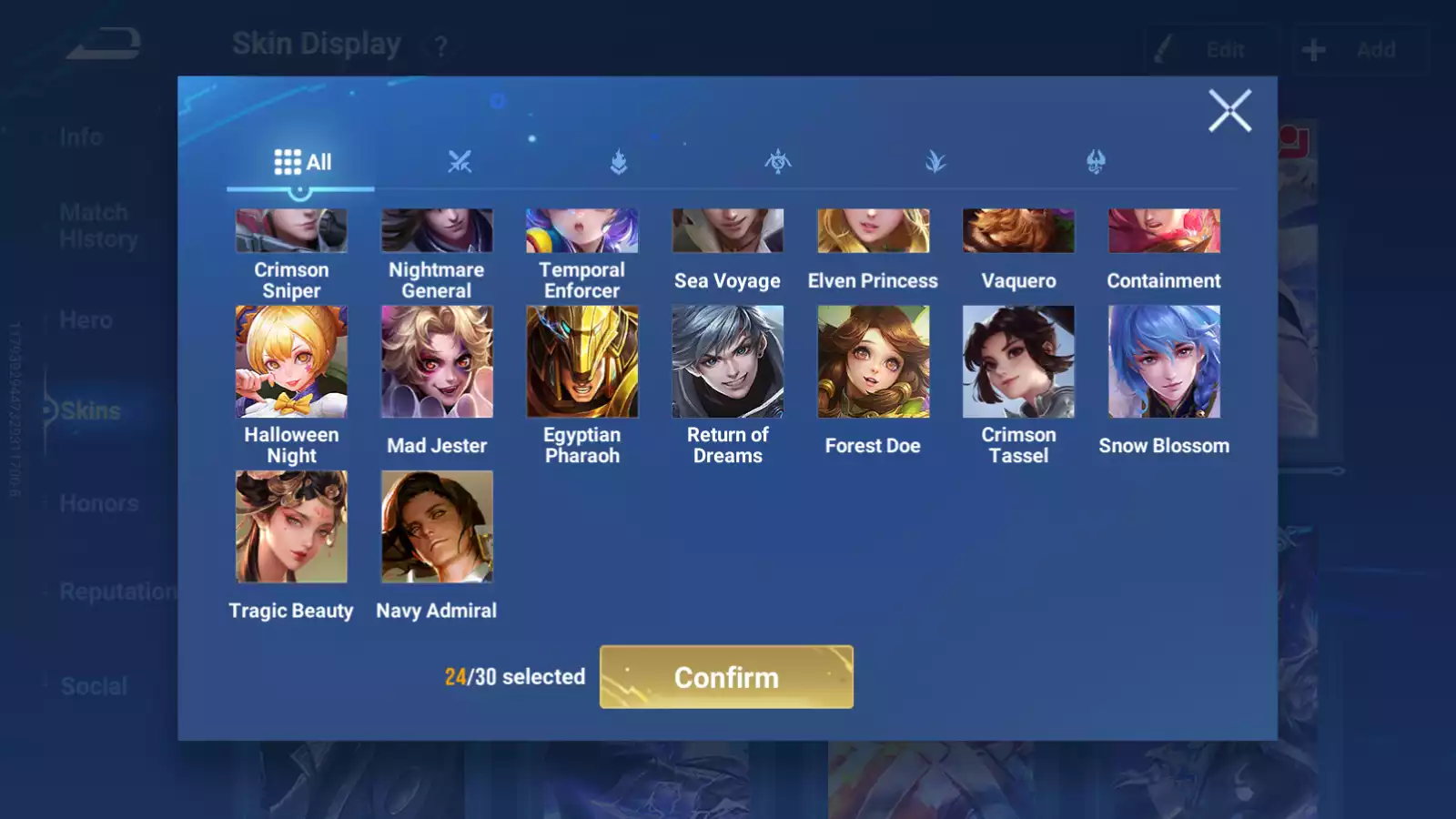Select the Snow Blossom skin portrait
Image resolution: width=1456 pixels, height=819 pixels.
coord(1164,362)
